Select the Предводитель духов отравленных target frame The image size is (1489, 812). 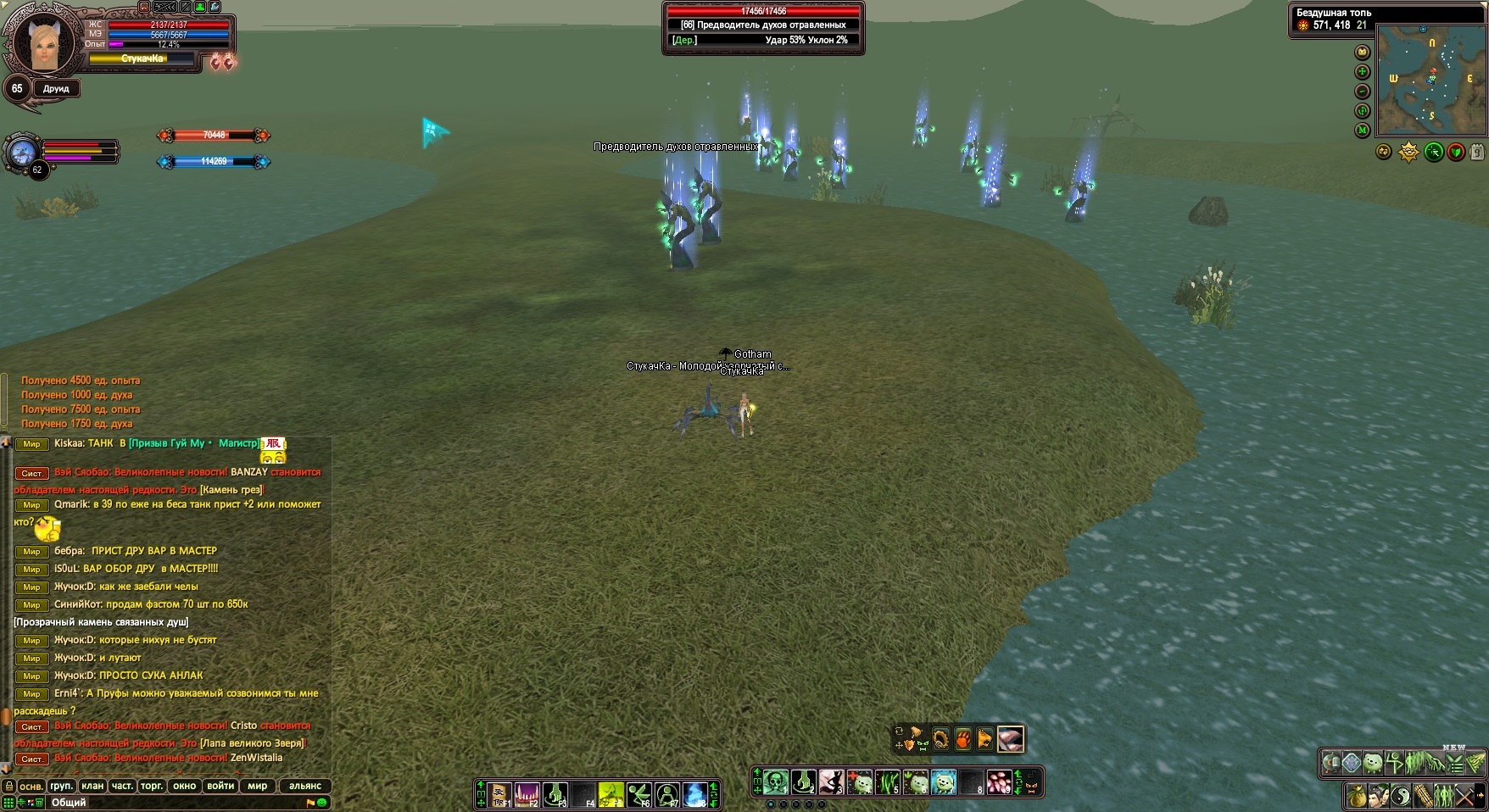[x=763, y=27]
